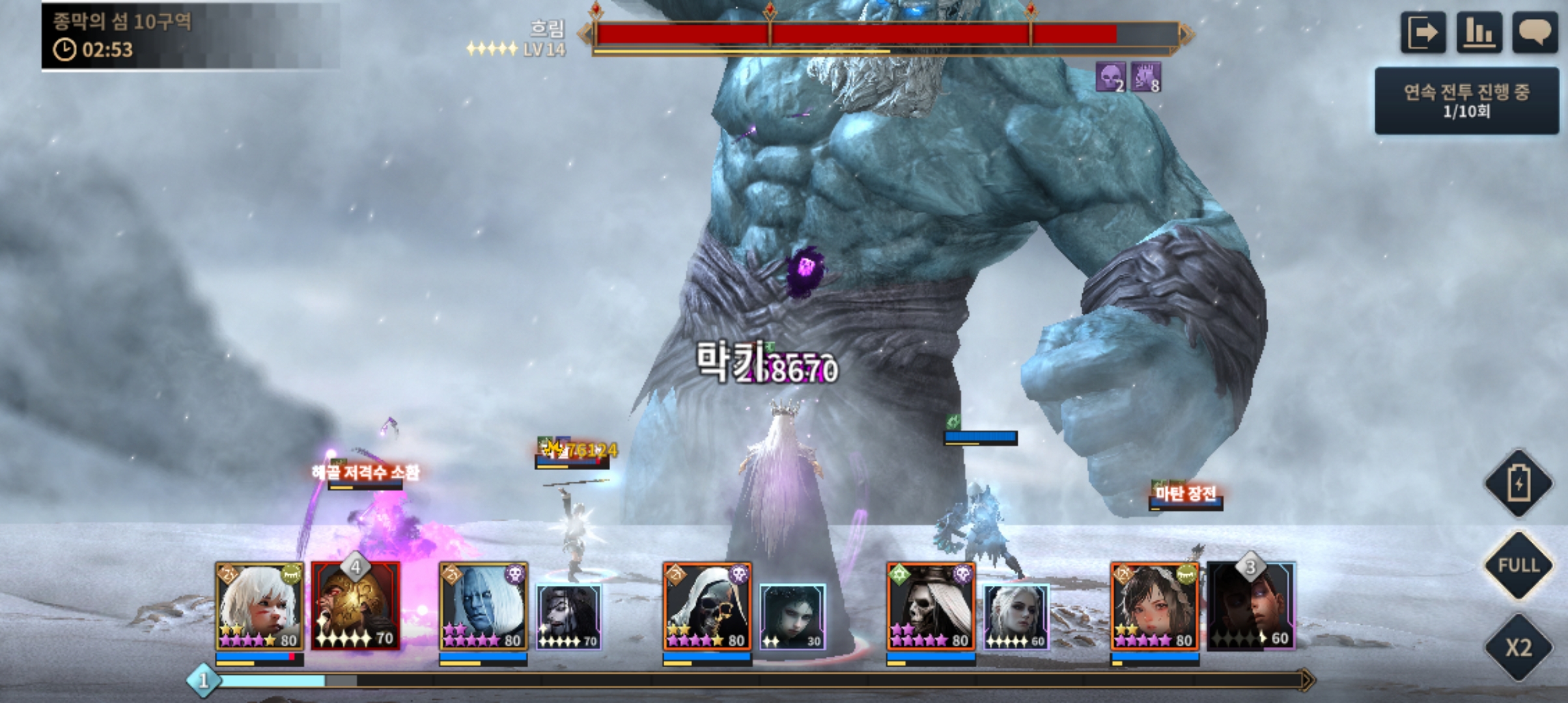This screenshot has width=1568, height=703.
Task: Open the chat speech-bubble icon
Action: click(1535, 33)
